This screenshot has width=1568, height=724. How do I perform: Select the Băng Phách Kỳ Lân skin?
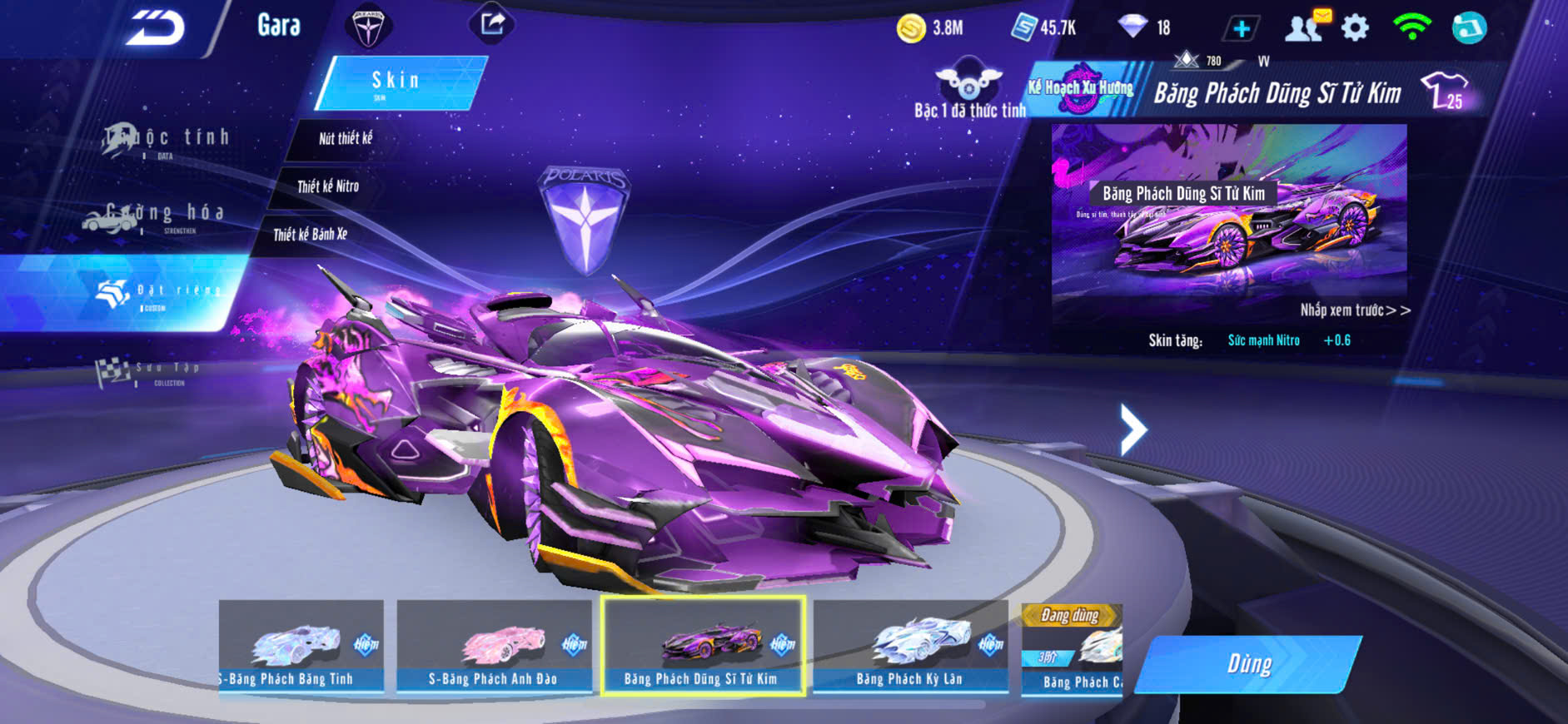(x=910, y=647)
